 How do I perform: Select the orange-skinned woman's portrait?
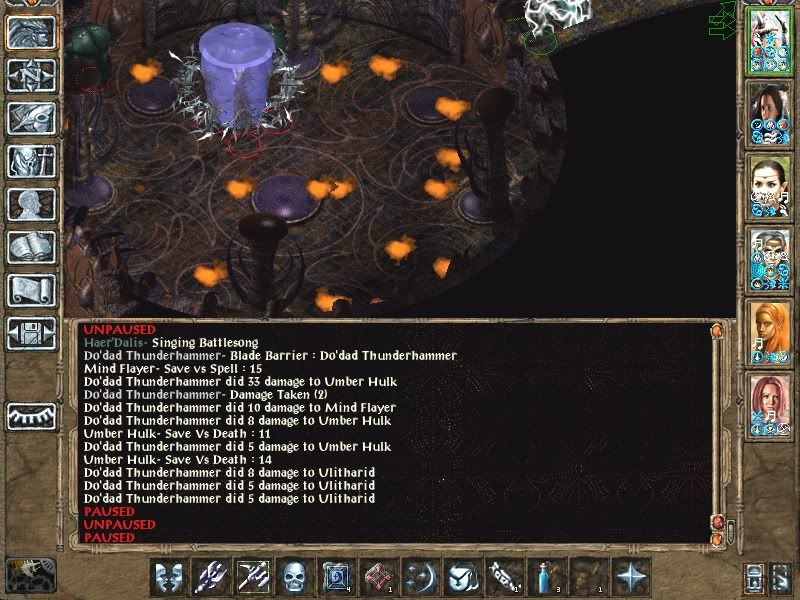pyautogui.click(x=770, y=330)
